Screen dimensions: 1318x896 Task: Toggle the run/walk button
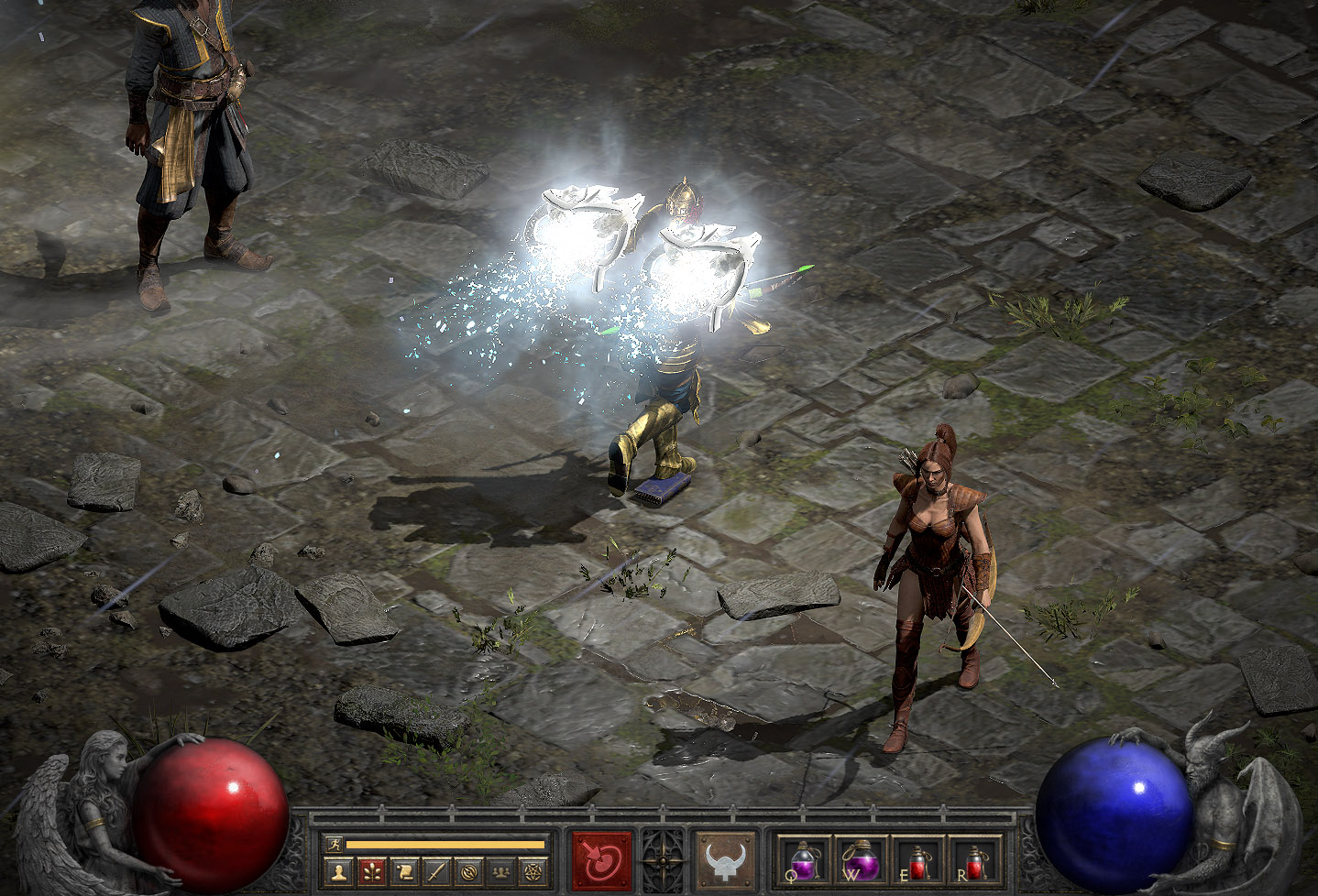334,844
